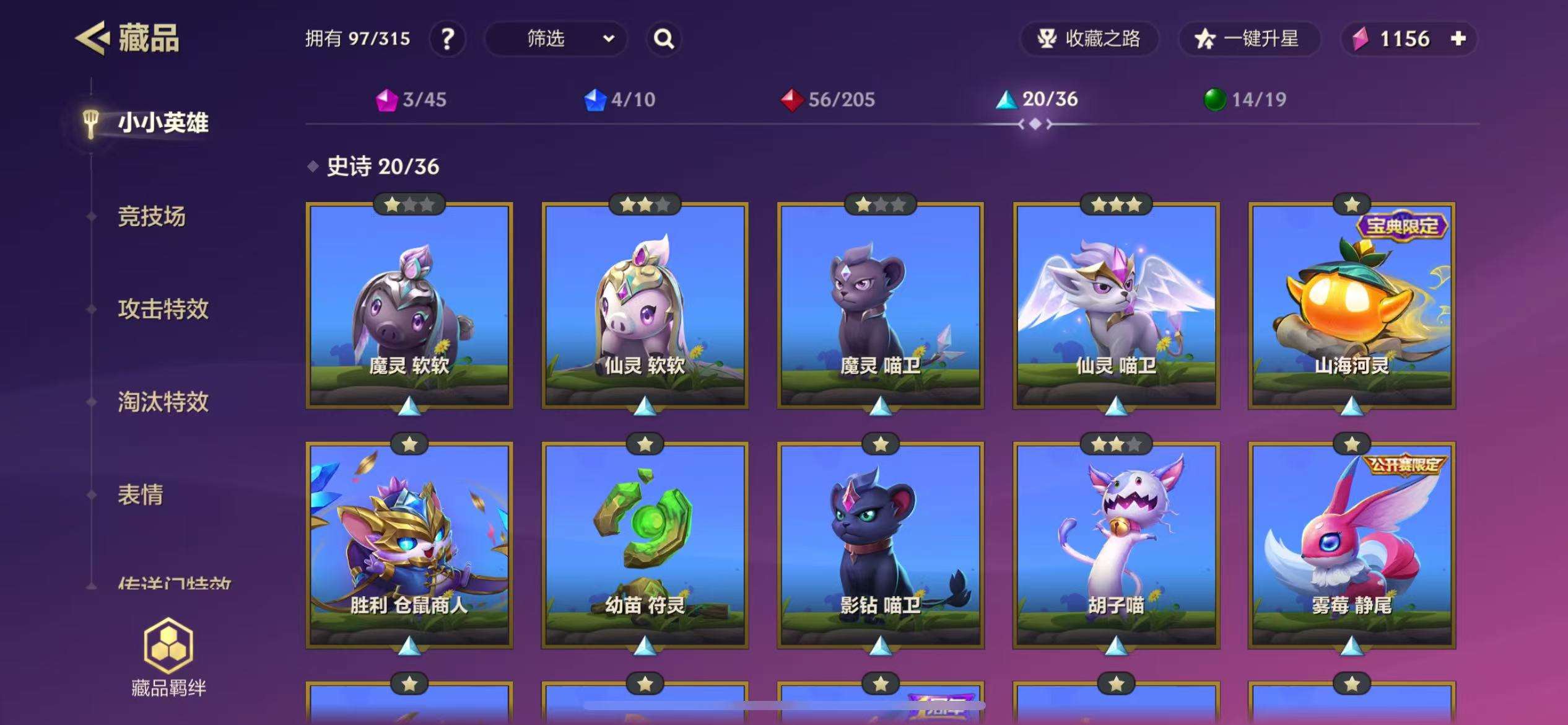Switch to the red gem 56/205 tab

[828, 99]
